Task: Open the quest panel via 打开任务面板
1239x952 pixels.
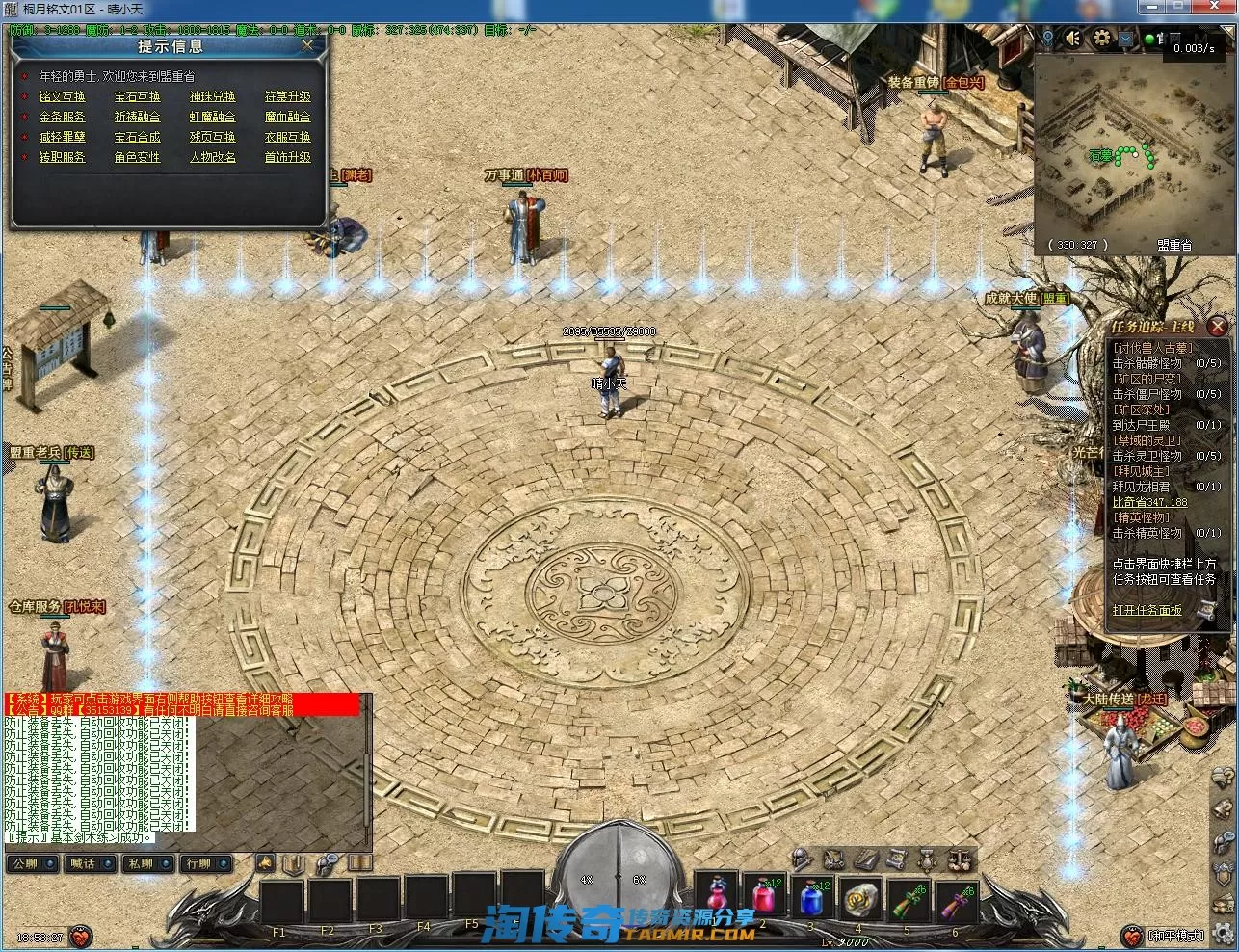Action: pos(1147,610)
